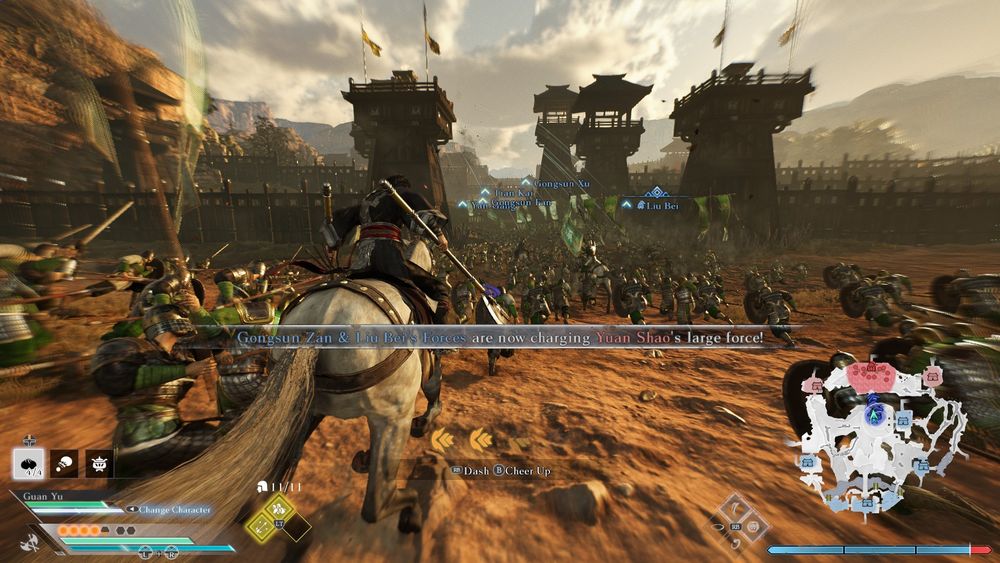Select the meat bun item slot
The image size is (1000, 563).
(27, 462)
